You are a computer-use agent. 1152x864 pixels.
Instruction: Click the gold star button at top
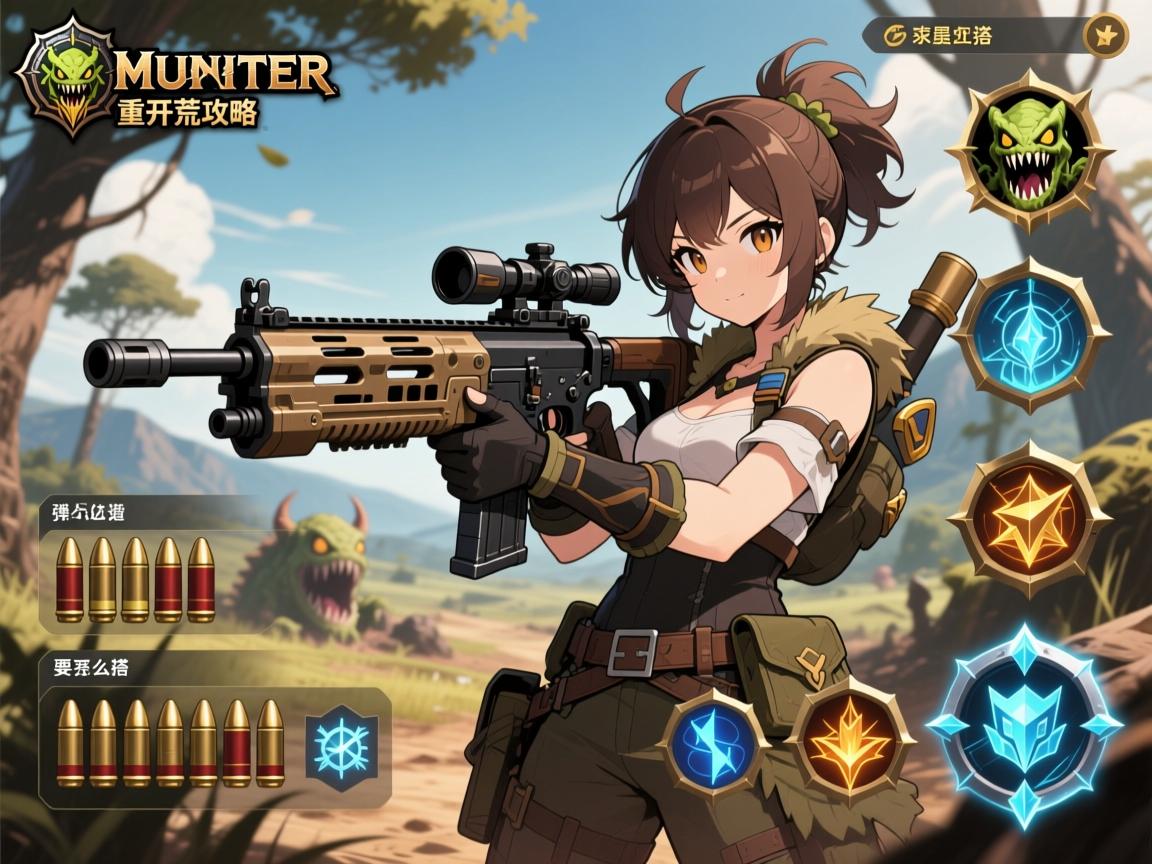(x=1106, y=36)
